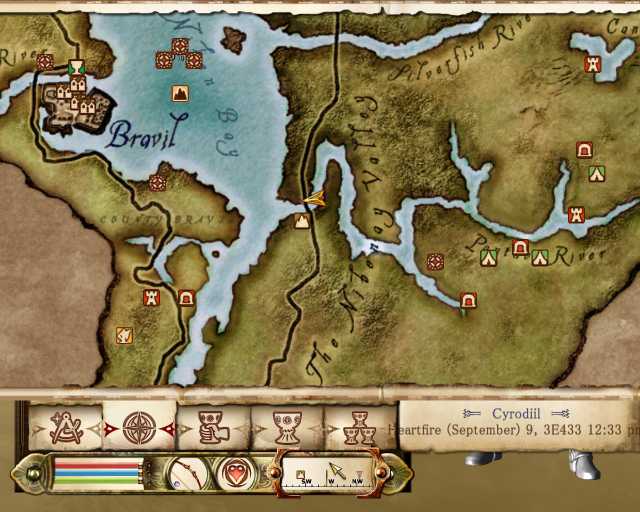Select the cave marker beside the southern fort

click(x=186, y=297)
